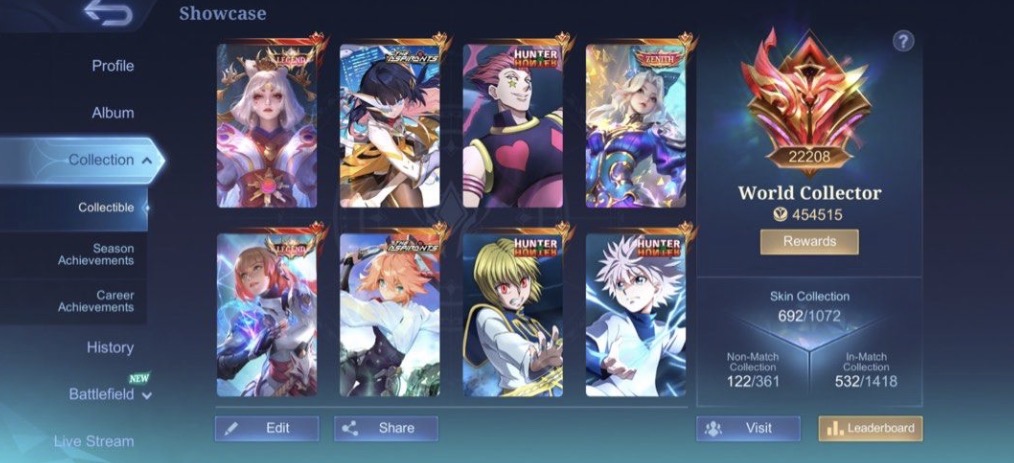Go back using the return arrow
The height and width of the screenshot is (463, 1014).
click(108, 13)
